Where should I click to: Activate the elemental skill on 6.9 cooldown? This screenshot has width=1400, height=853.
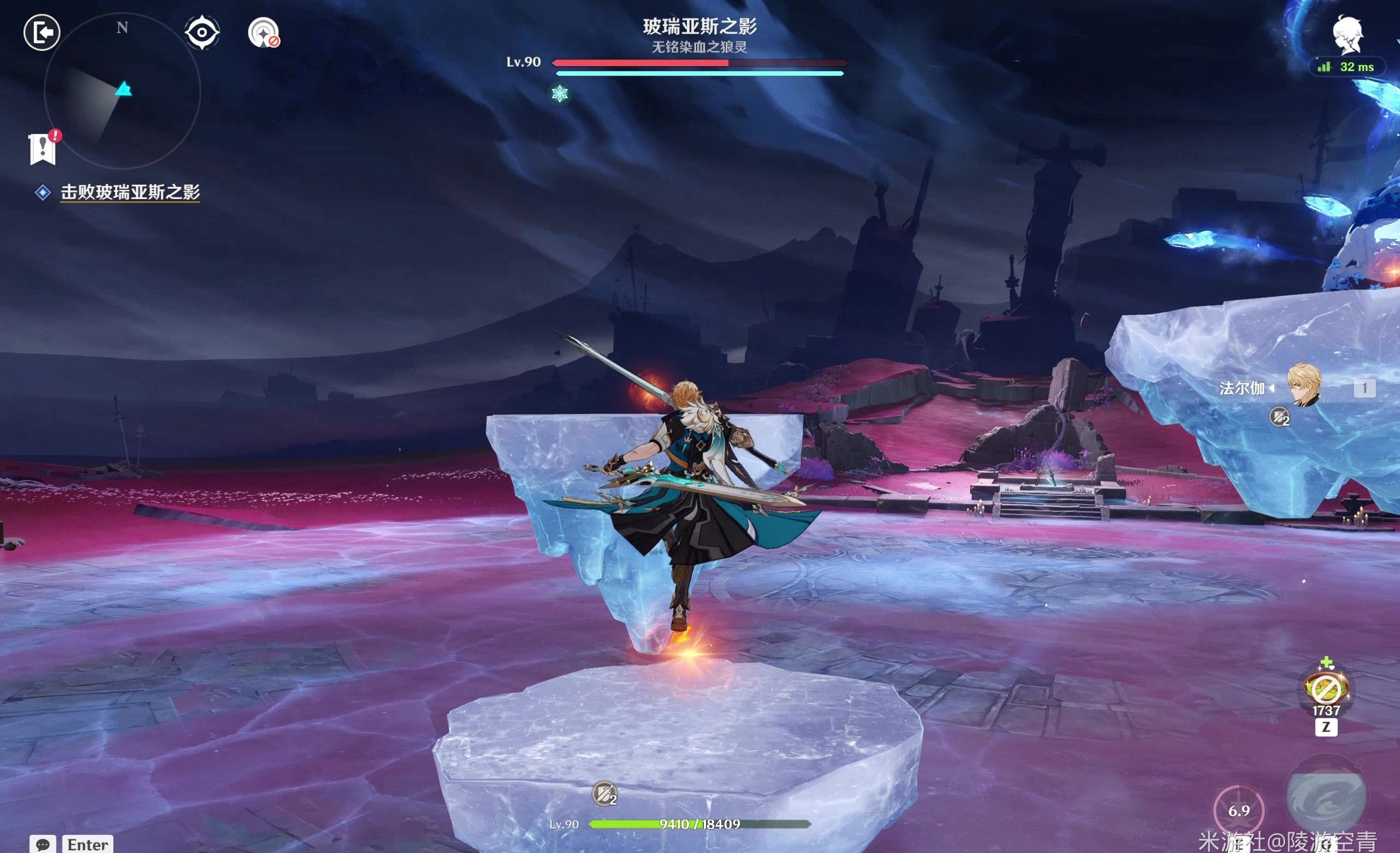click(1239, 810)
